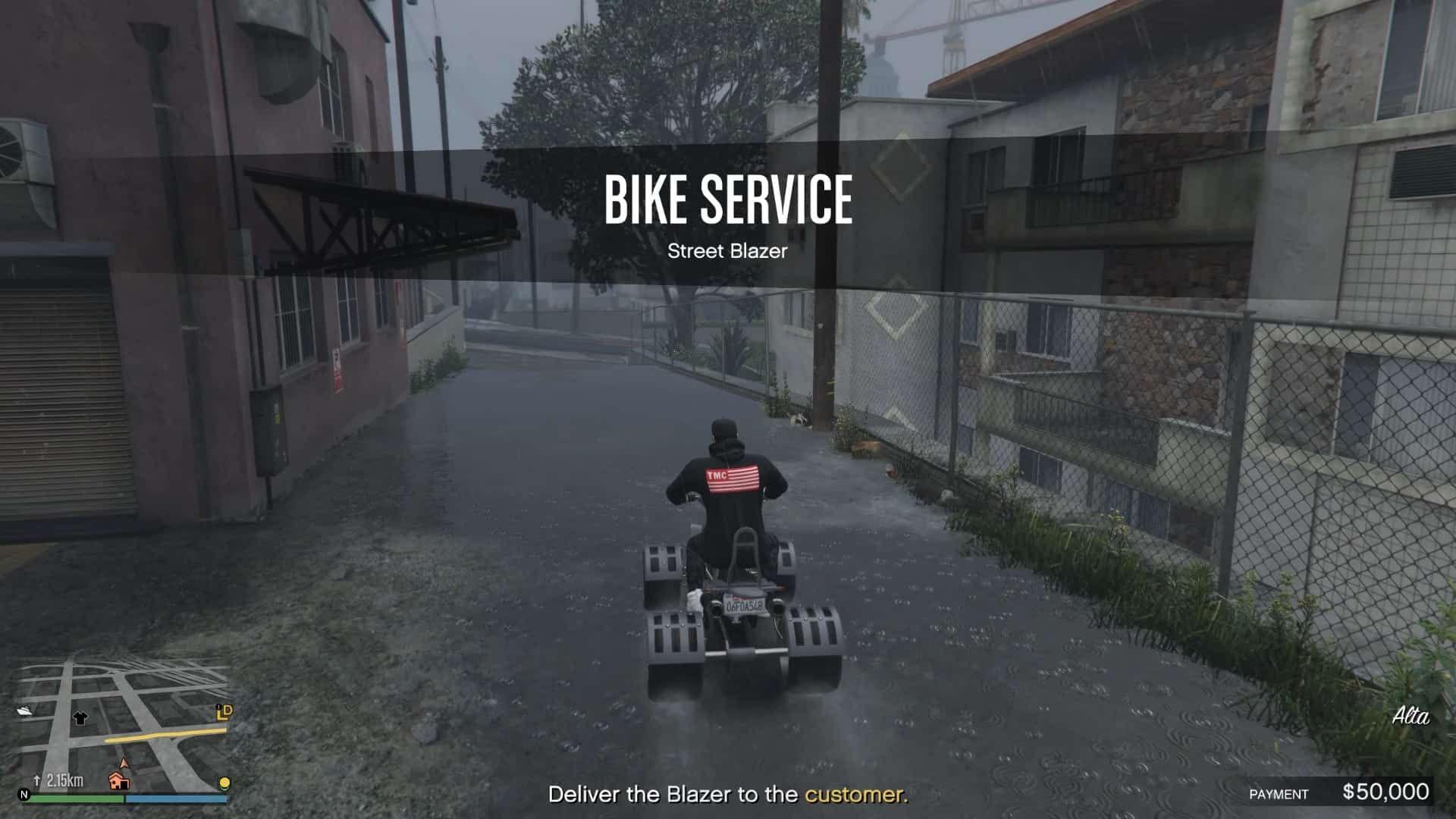1456x819 pixels.
Task: Click the yellow destination blip on the minimap
Action: pos(224,783)
